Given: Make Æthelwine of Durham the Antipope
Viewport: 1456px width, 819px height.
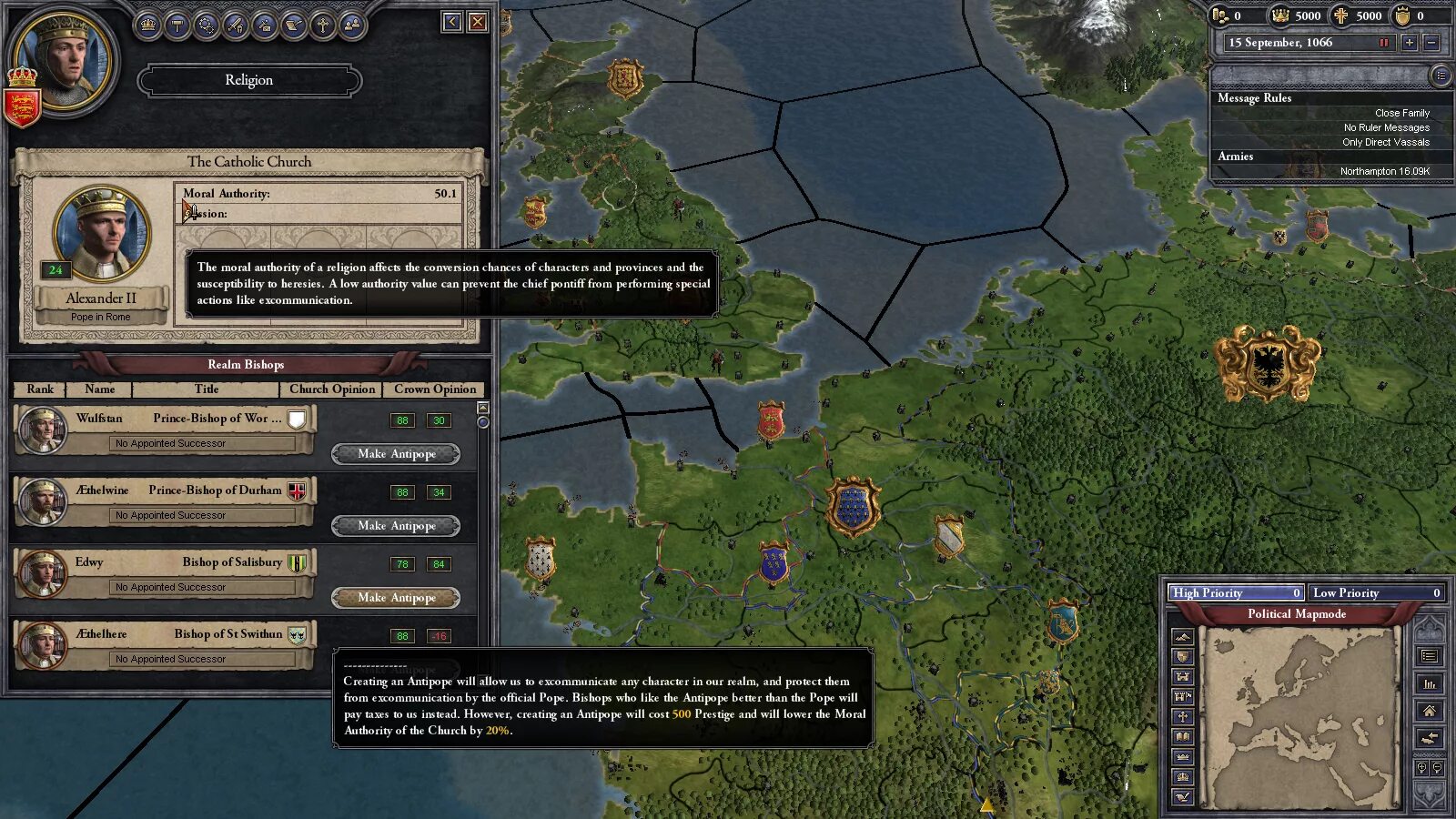Looking at the screenshot, I should [396, 525].
